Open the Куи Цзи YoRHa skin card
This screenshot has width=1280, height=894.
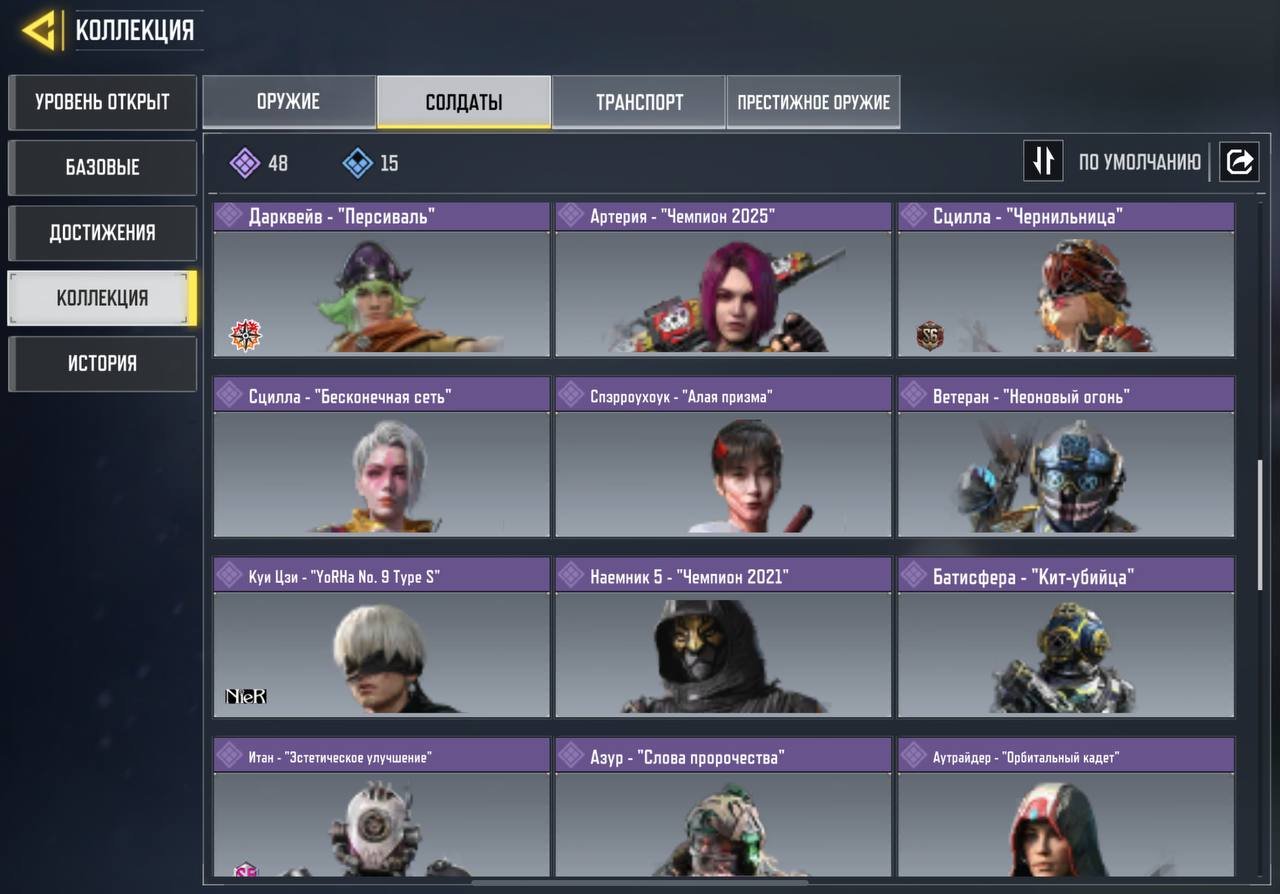[381, 638]
